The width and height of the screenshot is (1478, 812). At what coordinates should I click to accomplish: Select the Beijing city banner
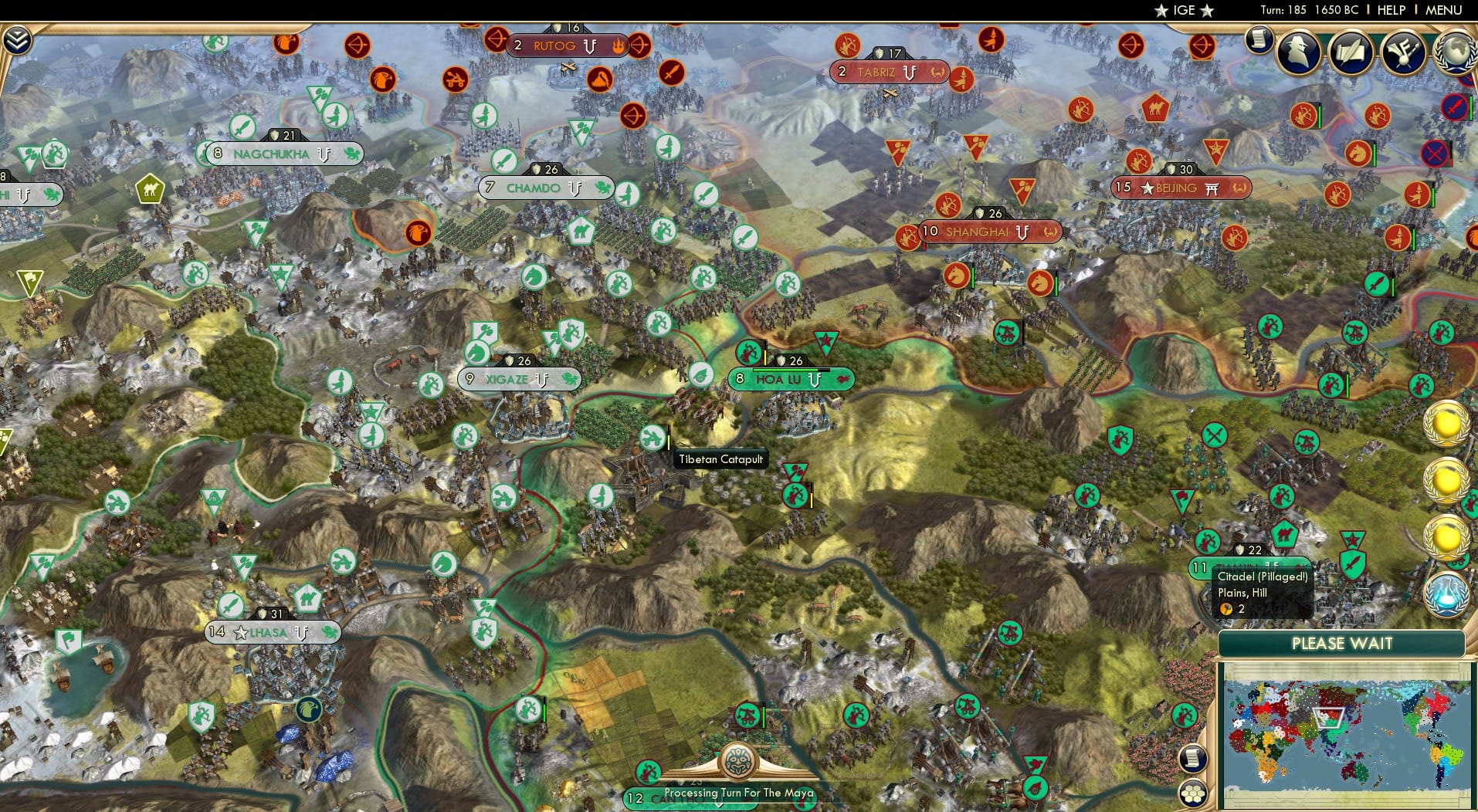click(1179, 188)
